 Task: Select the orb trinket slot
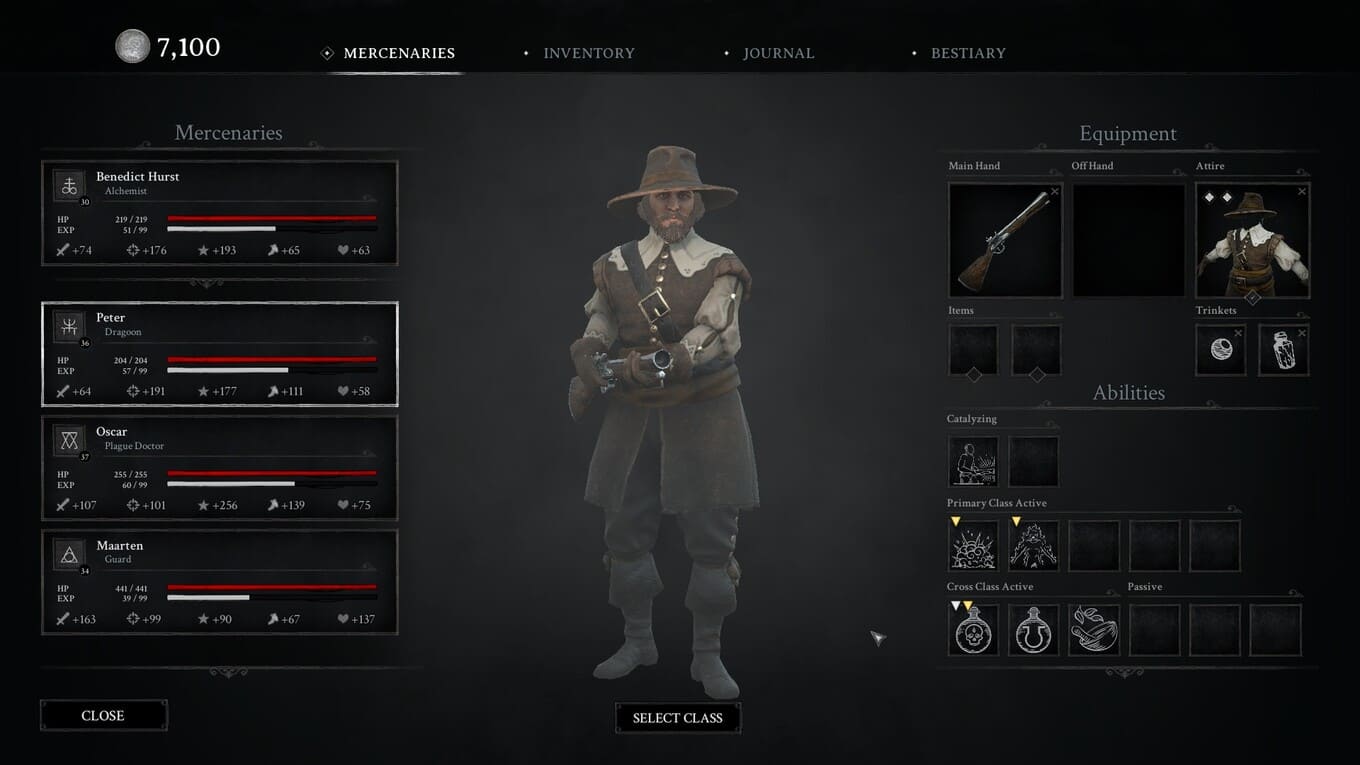(x=1221, y=350)
